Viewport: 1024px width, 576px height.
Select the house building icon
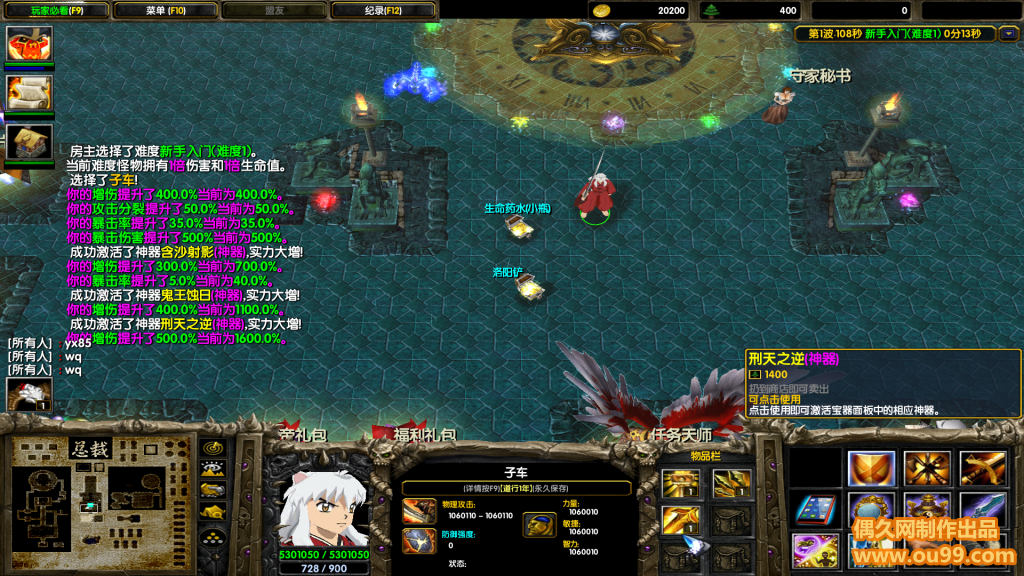coord(29,141)
